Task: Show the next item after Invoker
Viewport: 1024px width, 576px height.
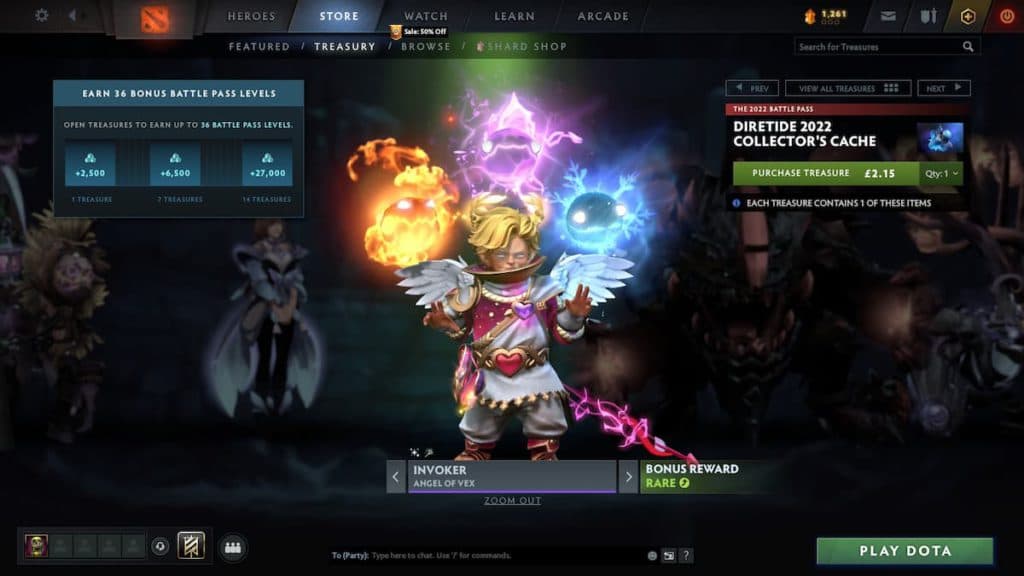Action: click(628, 476)
